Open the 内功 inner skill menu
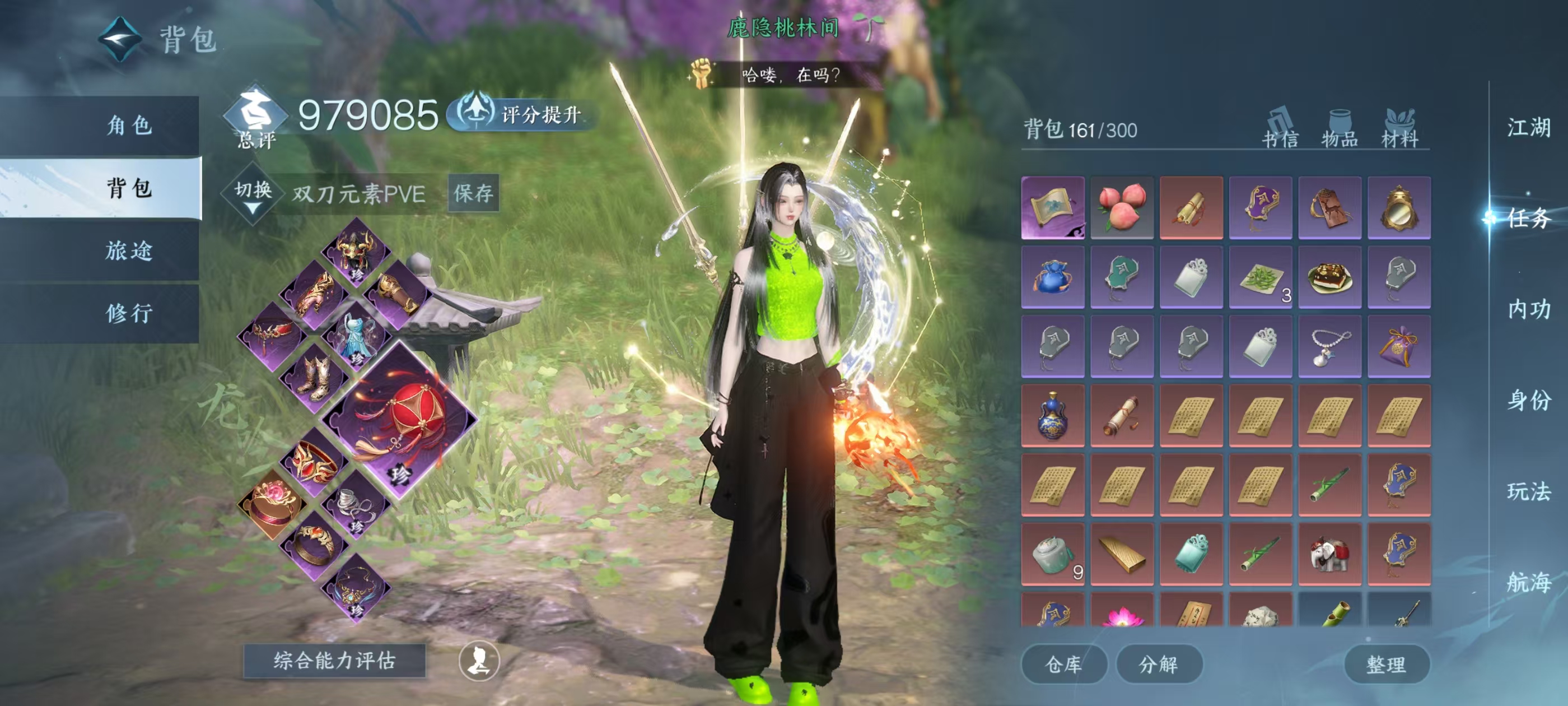The width and height of the screenshot is (1568, 706). 1528,309
